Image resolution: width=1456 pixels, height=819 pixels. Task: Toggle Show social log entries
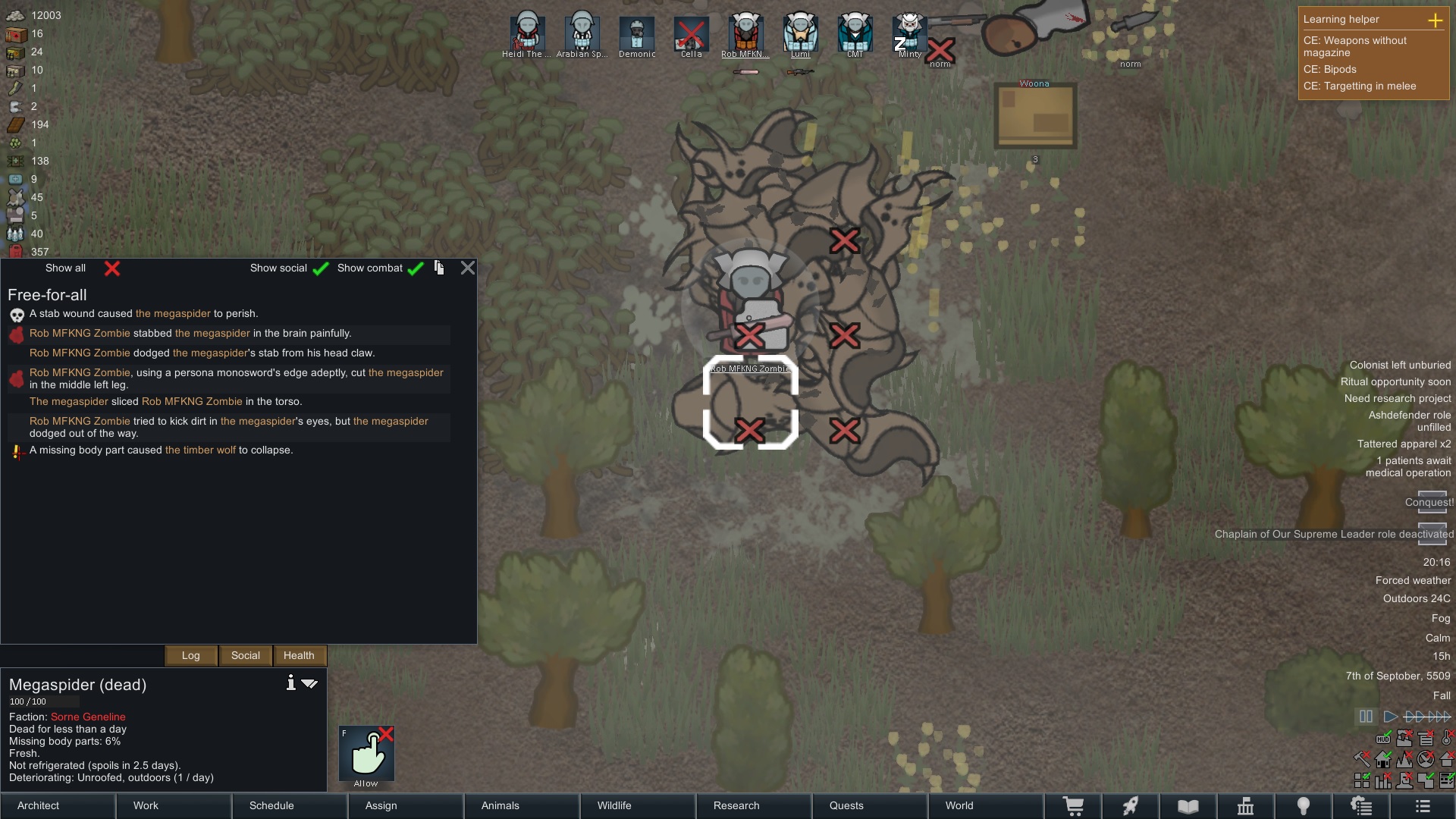coord(321,268)
